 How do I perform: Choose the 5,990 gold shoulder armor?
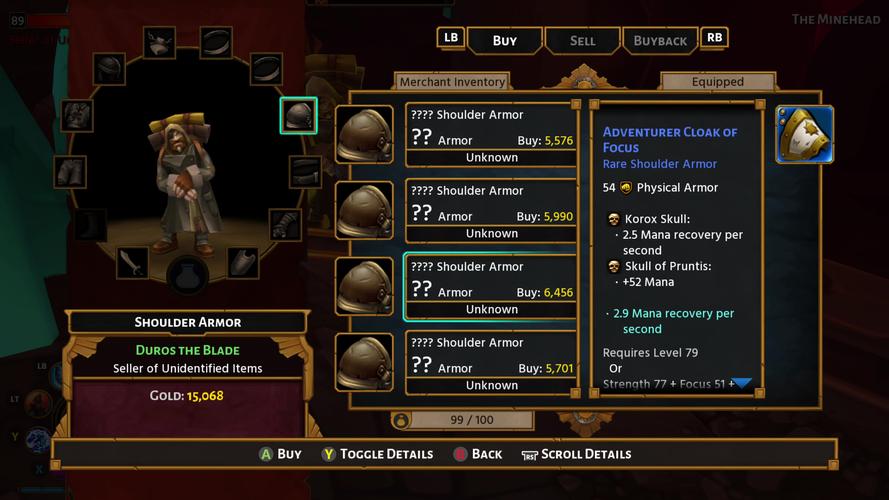(x=491, y=210)
